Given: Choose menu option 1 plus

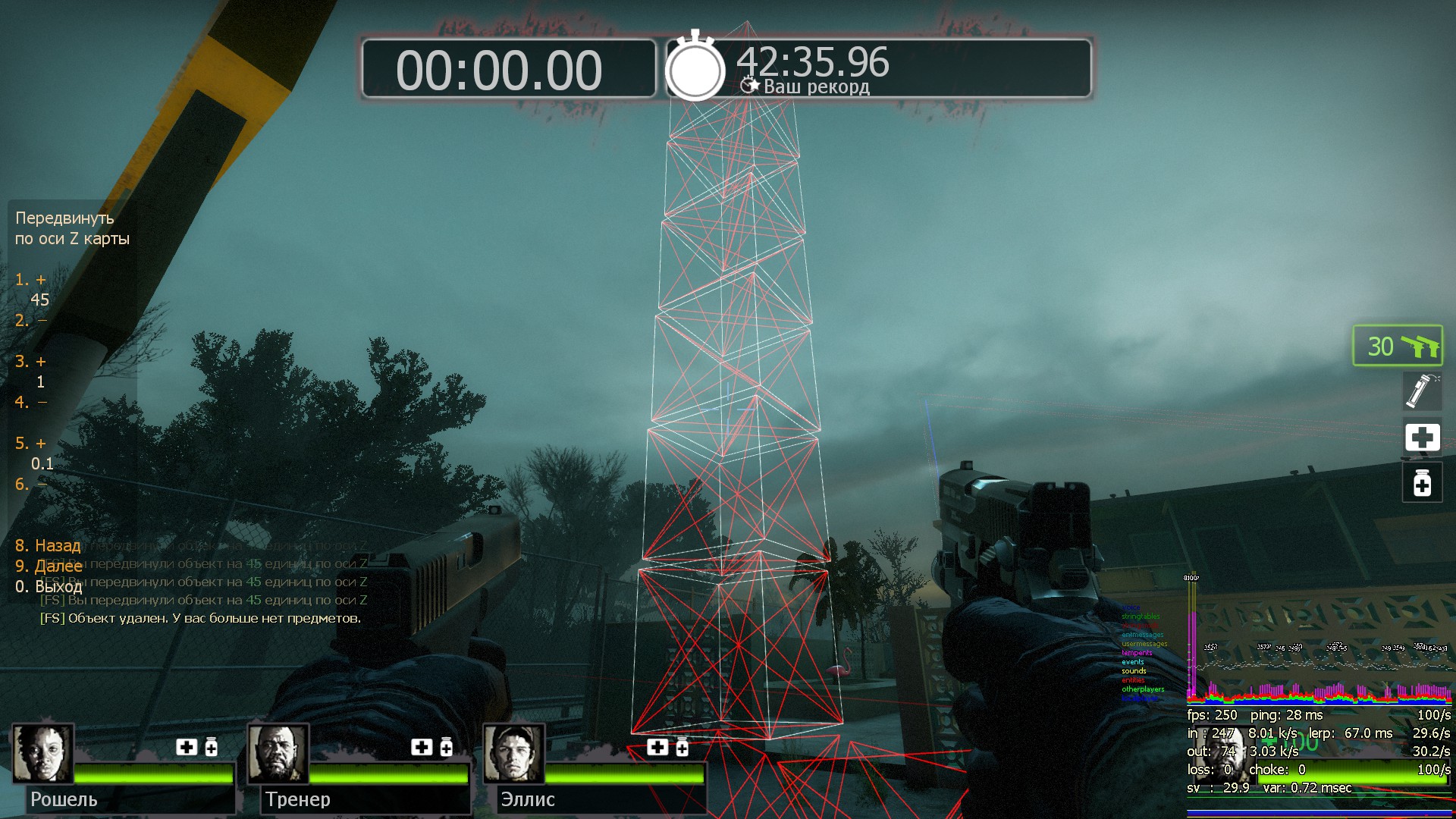Looking at the screenshot, I should pyautogui.click(x=31, y=280).
